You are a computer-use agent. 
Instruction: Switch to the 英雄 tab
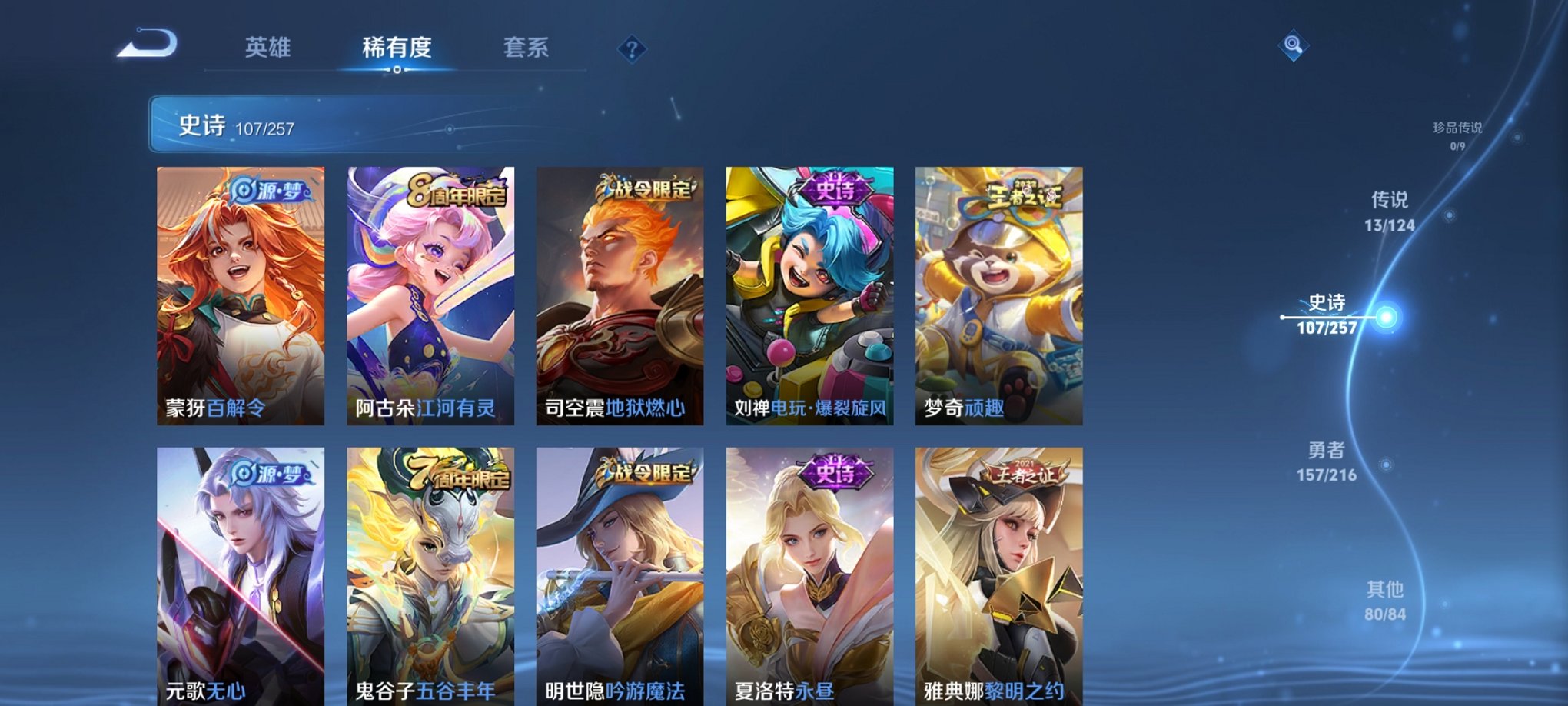pyautogui.click(x=266, y=48)
